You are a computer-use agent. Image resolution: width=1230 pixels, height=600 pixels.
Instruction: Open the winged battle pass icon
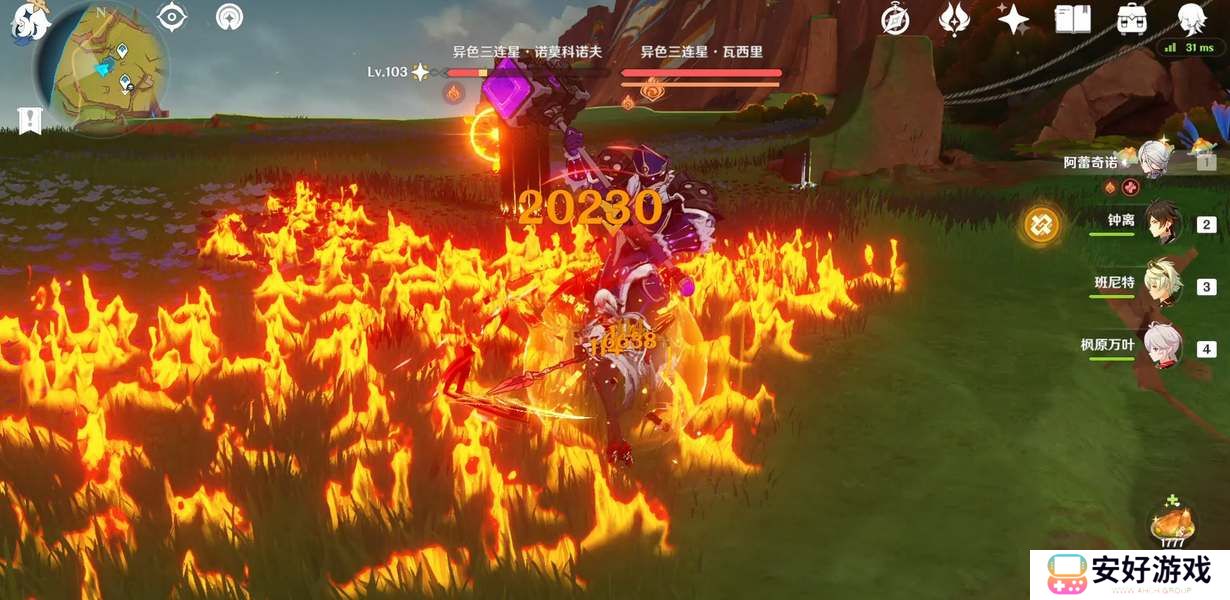(x=955, y=19)
